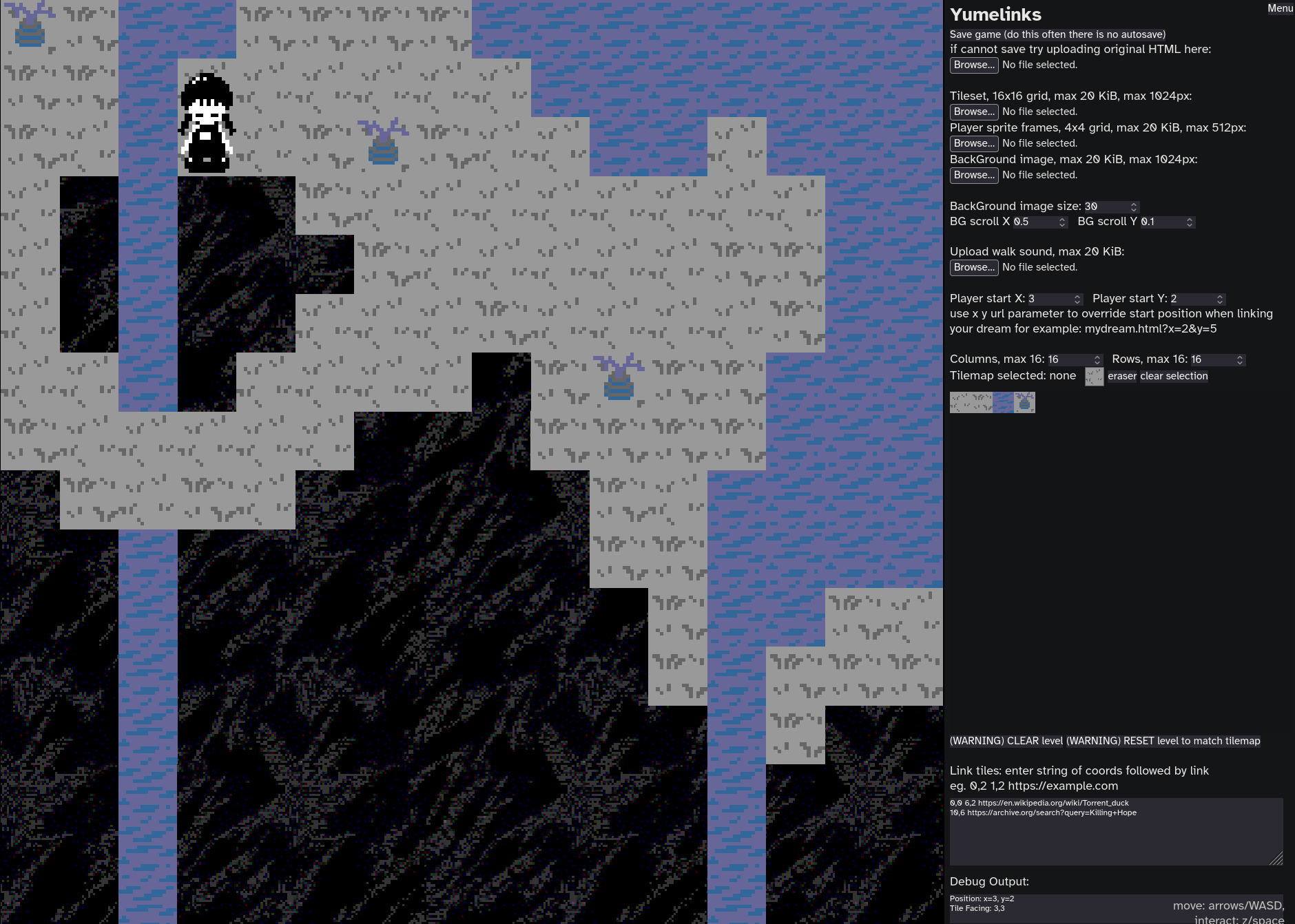Click the player character sprite on the map
The image size is (1295, 924).
tap(207, 124)
